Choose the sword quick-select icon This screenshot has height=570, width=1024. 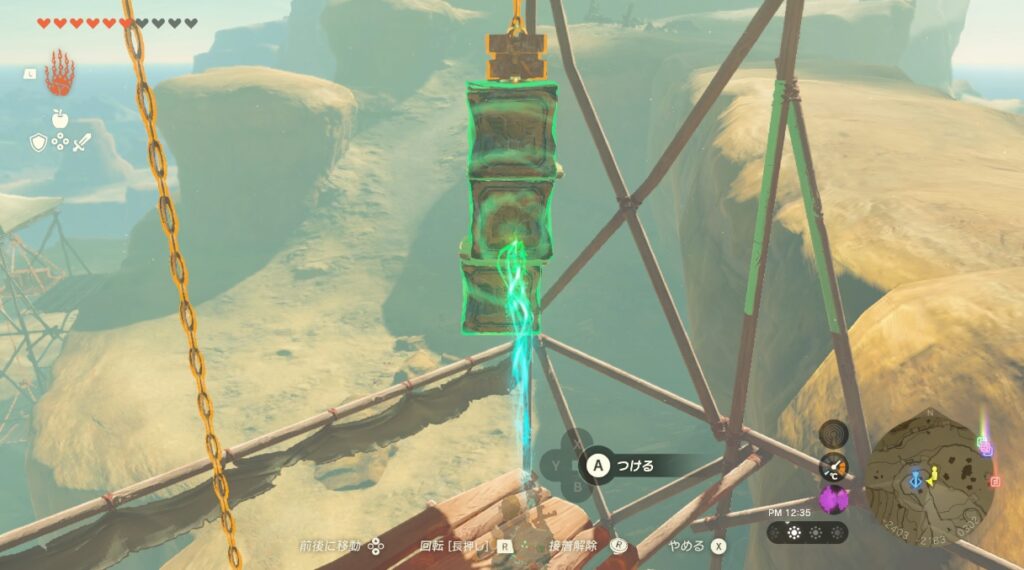tap(81, 142)
